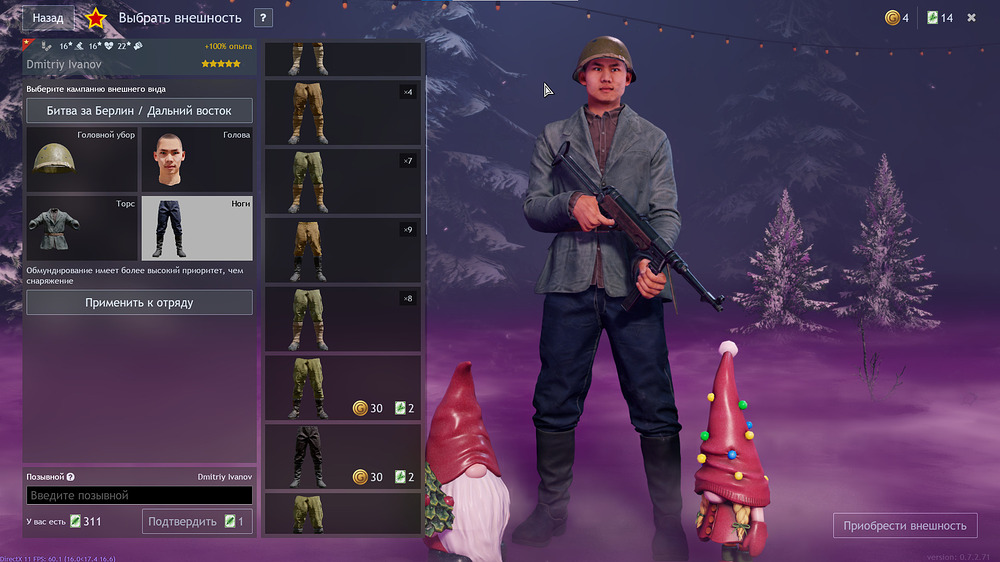
Task: Click the green ticket balance icon
Action: [933, 18]
